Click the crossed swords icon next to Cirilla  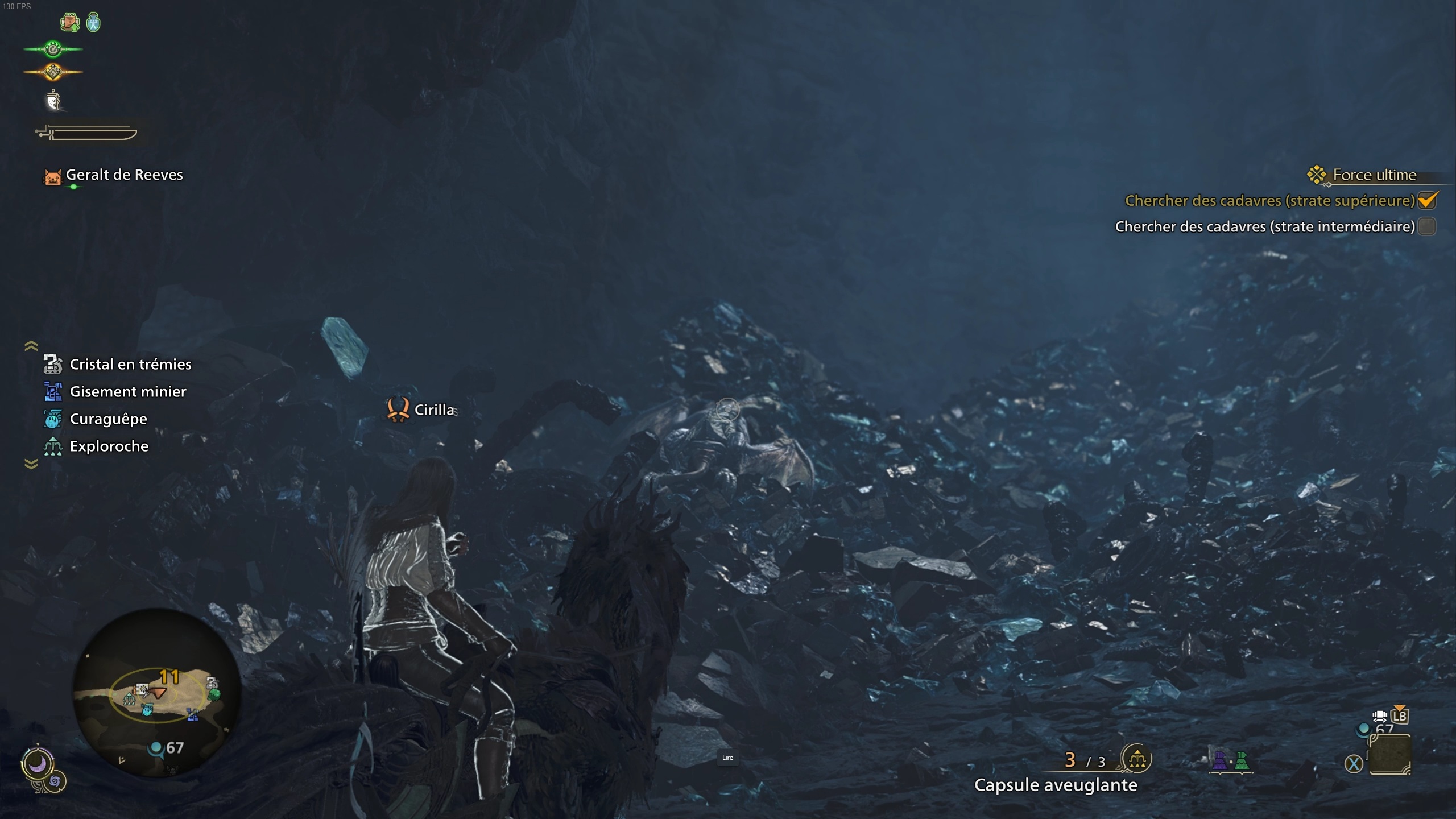(400, 409)
